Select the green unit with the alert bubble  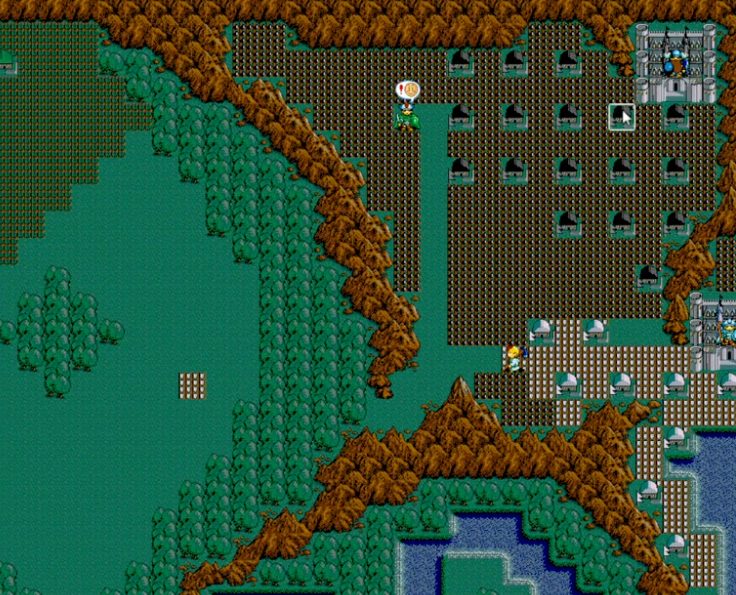point(407,118)
